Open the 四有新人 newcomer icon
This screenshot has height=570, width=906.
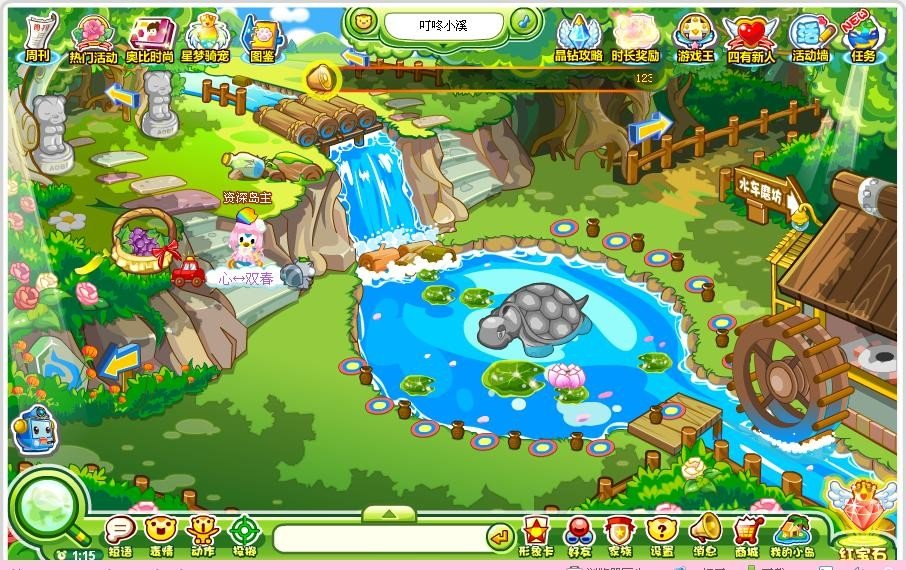750,38
